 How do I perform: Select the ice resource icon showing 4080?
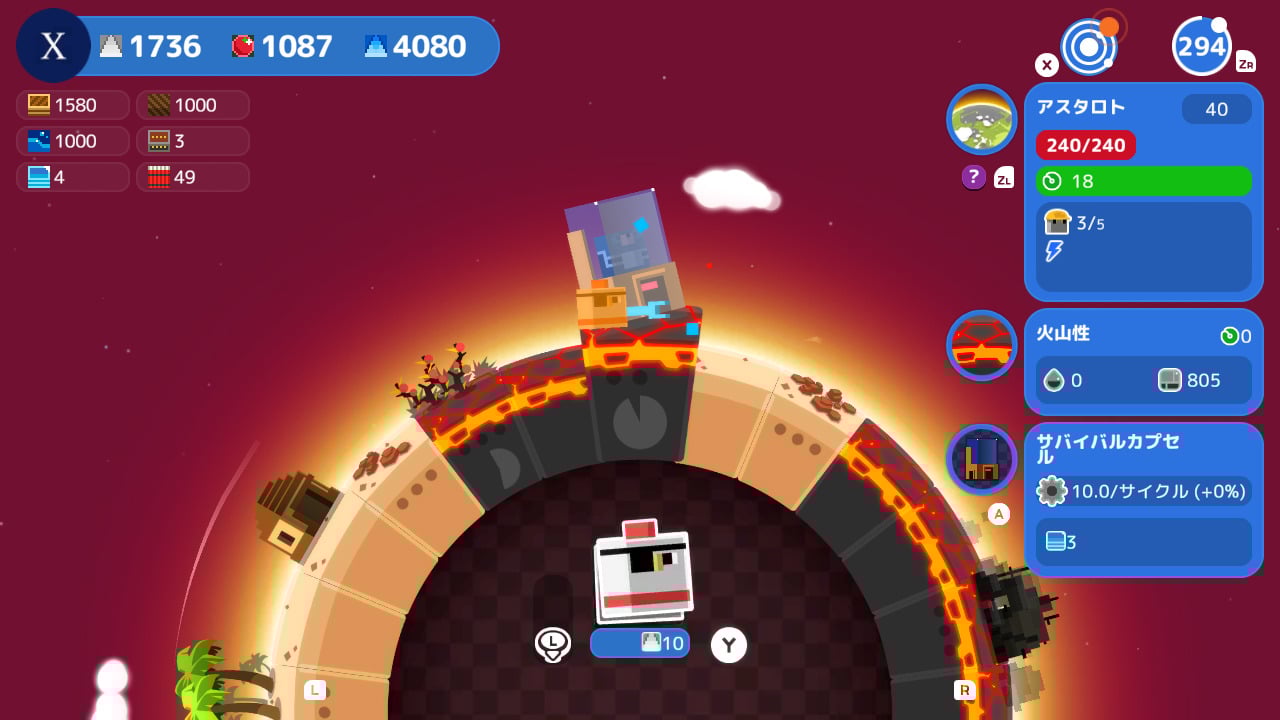pyautogui.click(x=375, y=45)
